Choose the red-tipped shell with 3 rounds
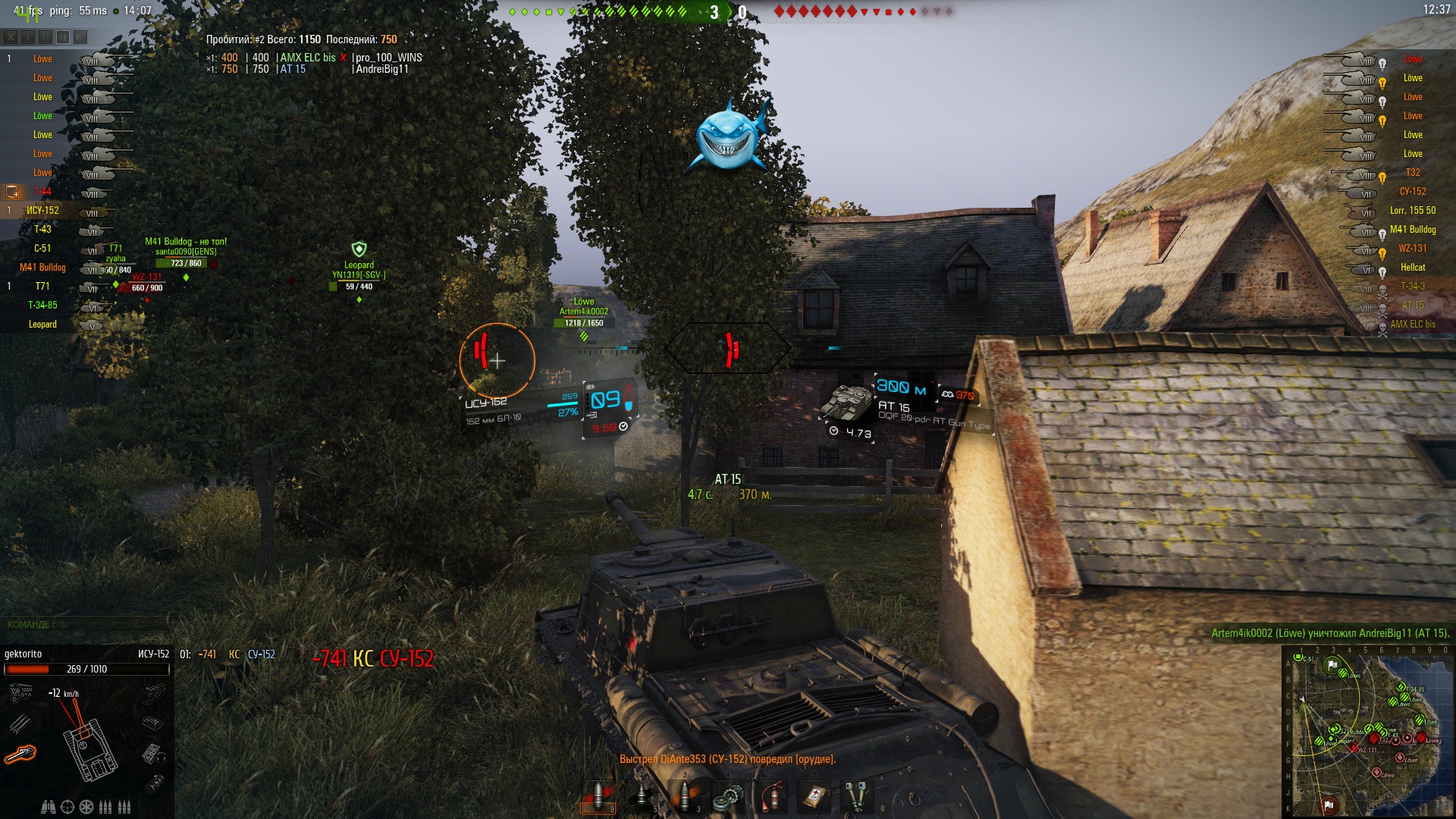The image size is (1456, 819). [x=686, y=795]
